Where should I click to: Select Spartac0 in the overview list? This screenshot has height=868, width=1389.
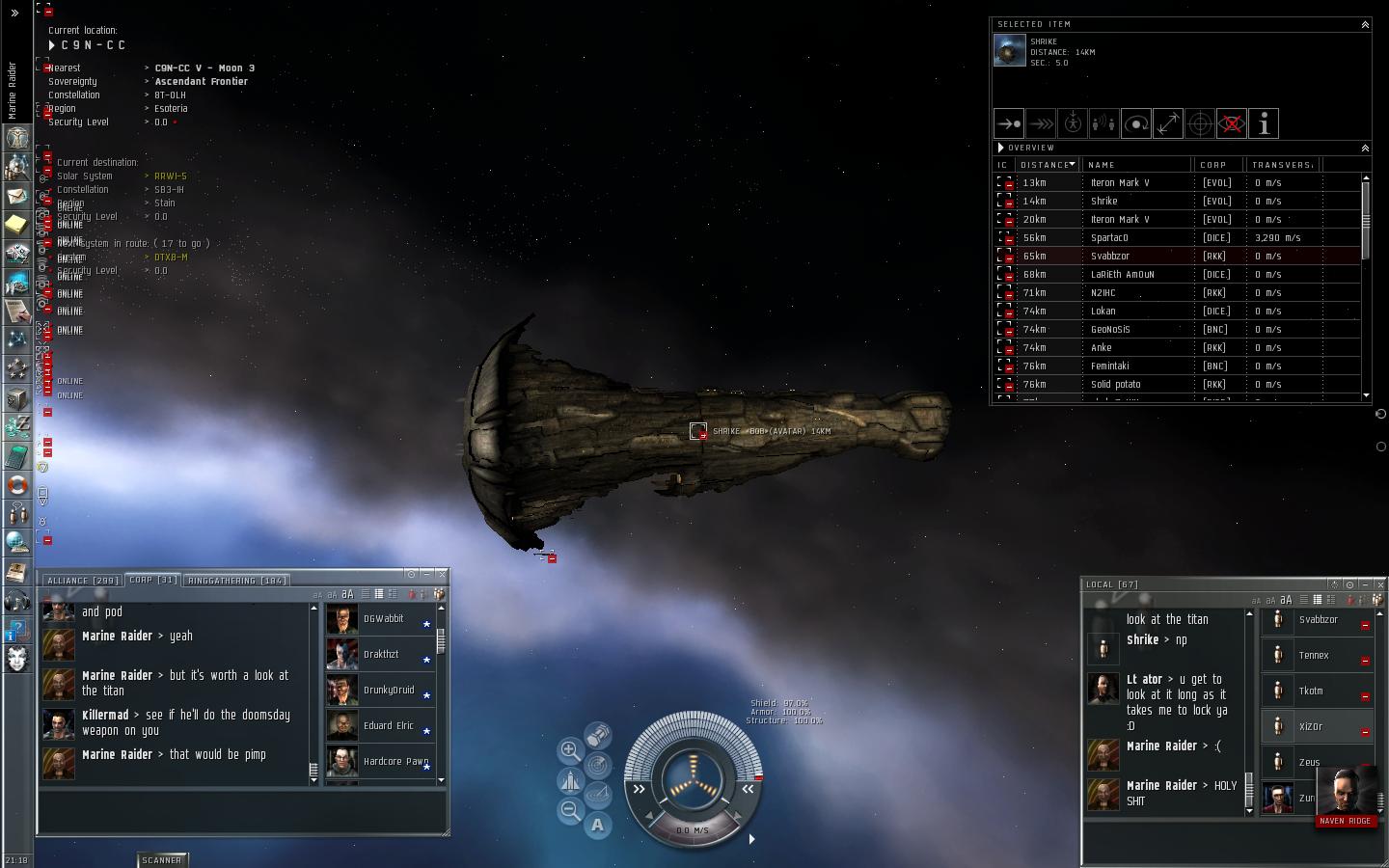(x=1109, y=237)
